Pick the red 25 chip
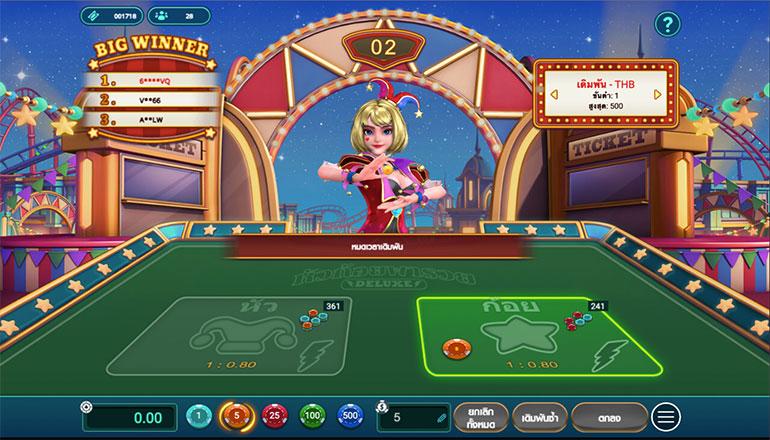This screenshot has width=770, height=440. point(274,416)
